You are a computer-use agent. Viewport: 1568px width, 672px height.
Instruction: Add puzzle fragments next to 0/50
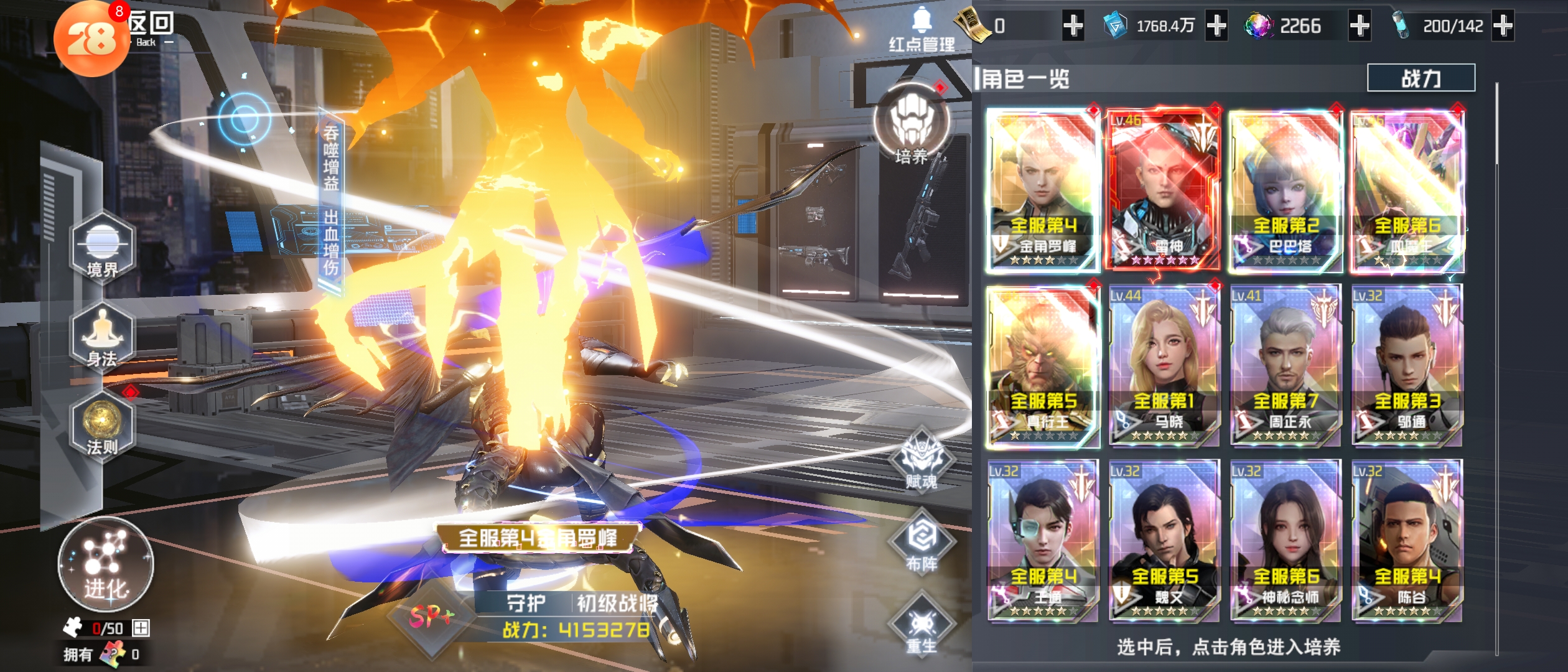(x=141, y=628)
